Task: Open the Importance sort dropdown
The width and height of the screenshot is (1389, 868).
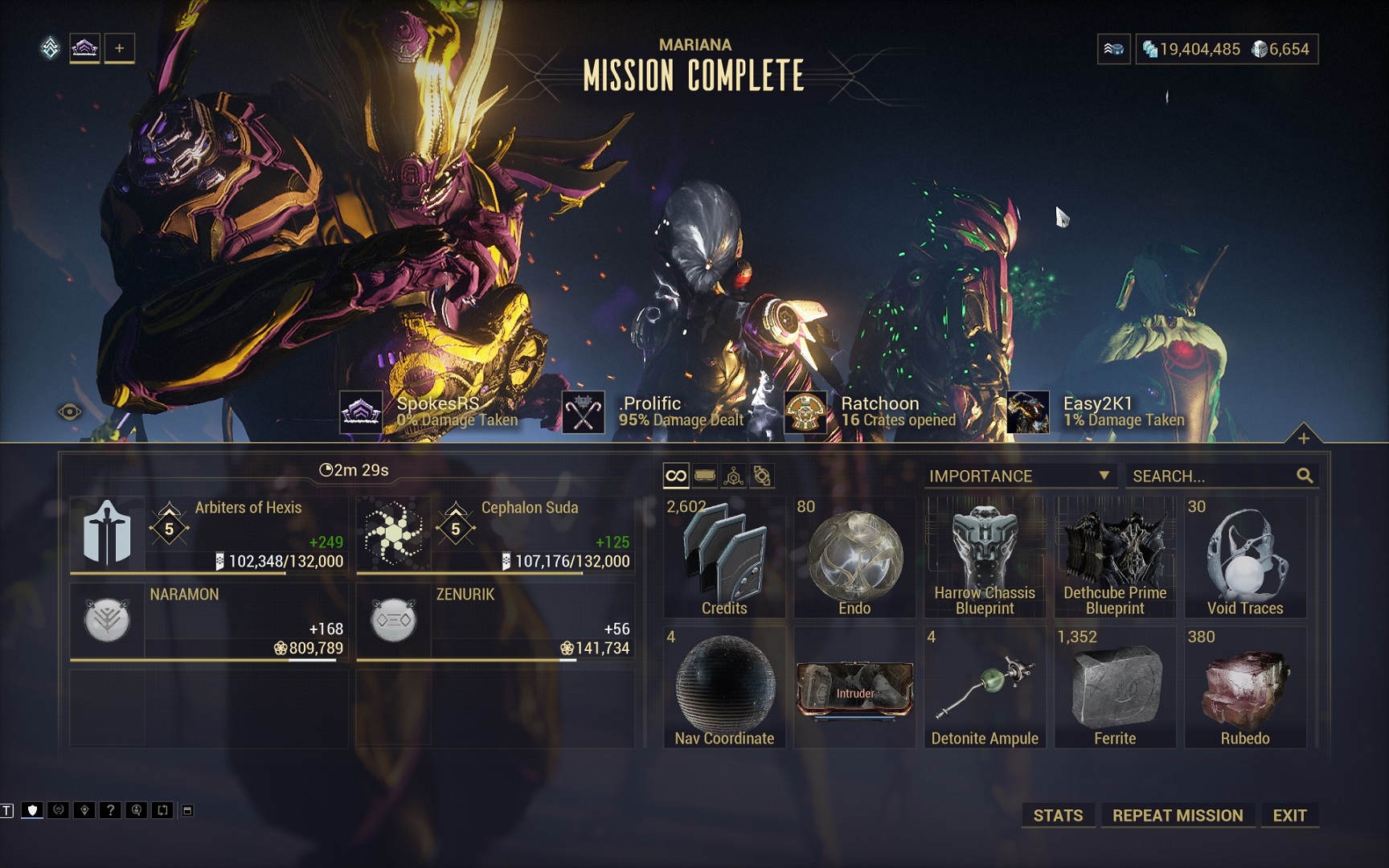Action: click(x=1018, y=476)
